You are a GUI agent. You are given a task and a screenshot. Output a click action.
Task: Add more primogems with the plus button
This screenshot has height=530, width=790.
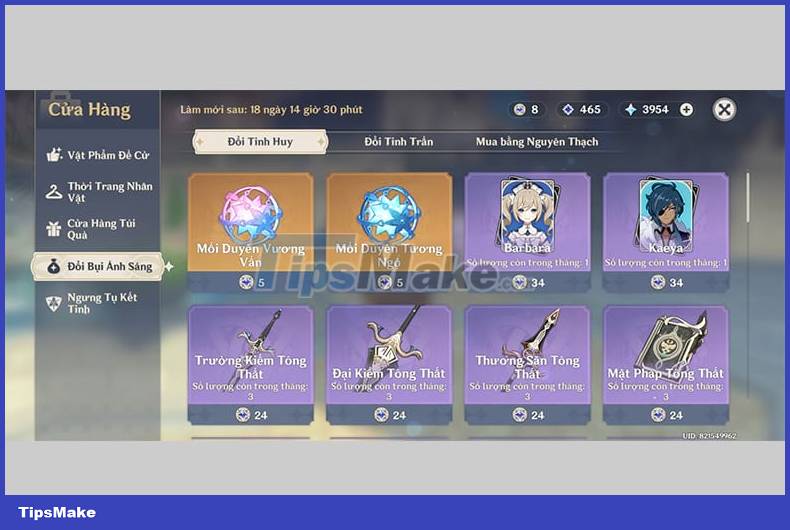pos(686,110)
